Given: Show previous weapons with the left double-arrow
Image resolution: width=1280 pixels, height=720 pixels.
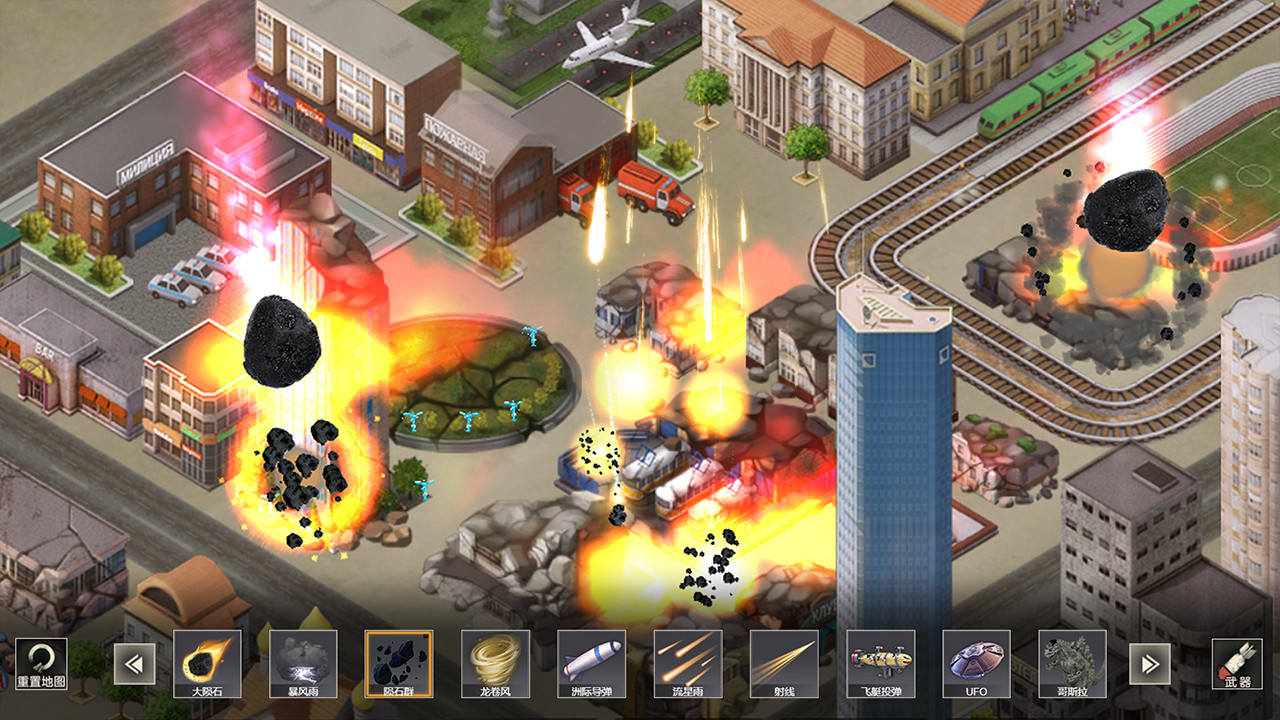Looking at the screenshot, I should click(132, 663).
